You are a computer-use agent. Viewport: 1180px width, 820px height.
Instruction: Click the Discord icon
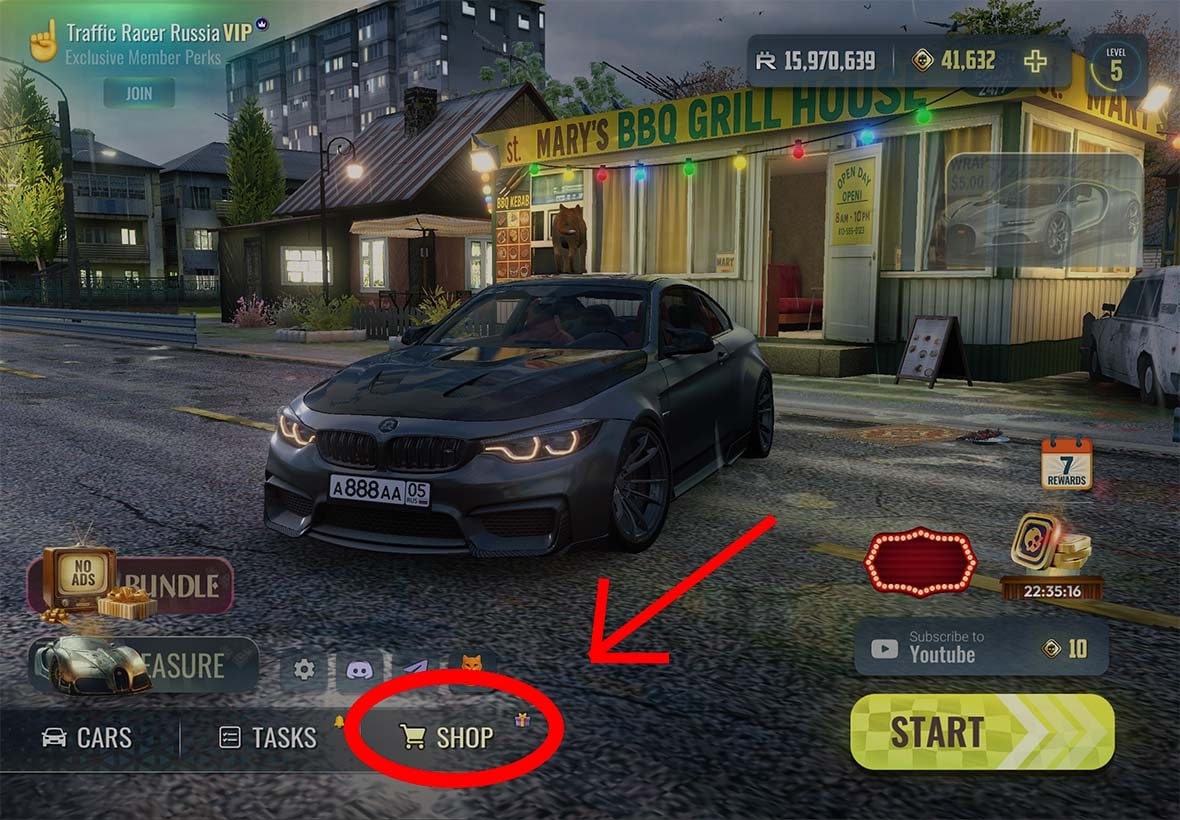click(x=359, y=669)
